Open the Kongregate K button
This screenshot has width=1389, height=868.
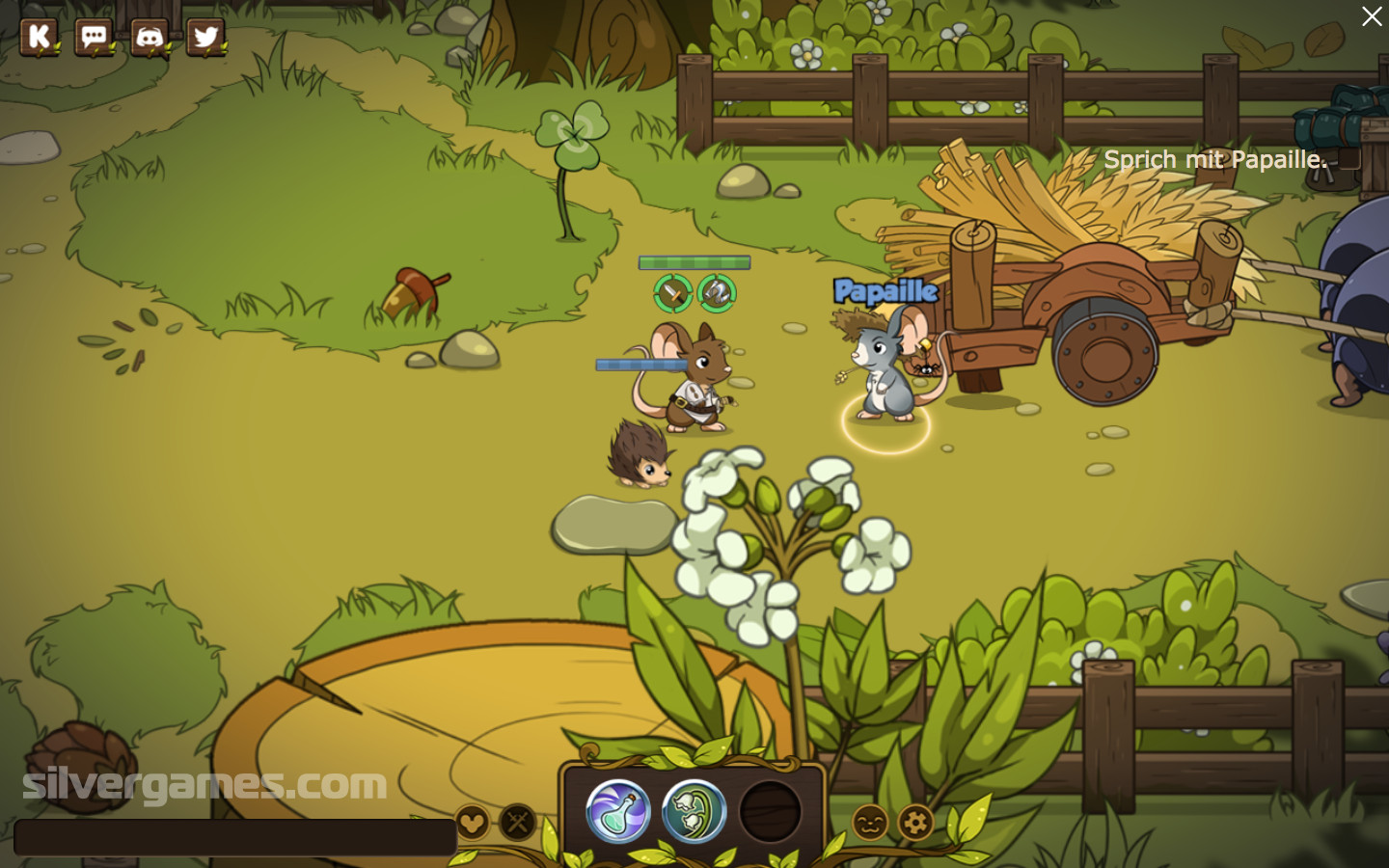click(40, 38)
